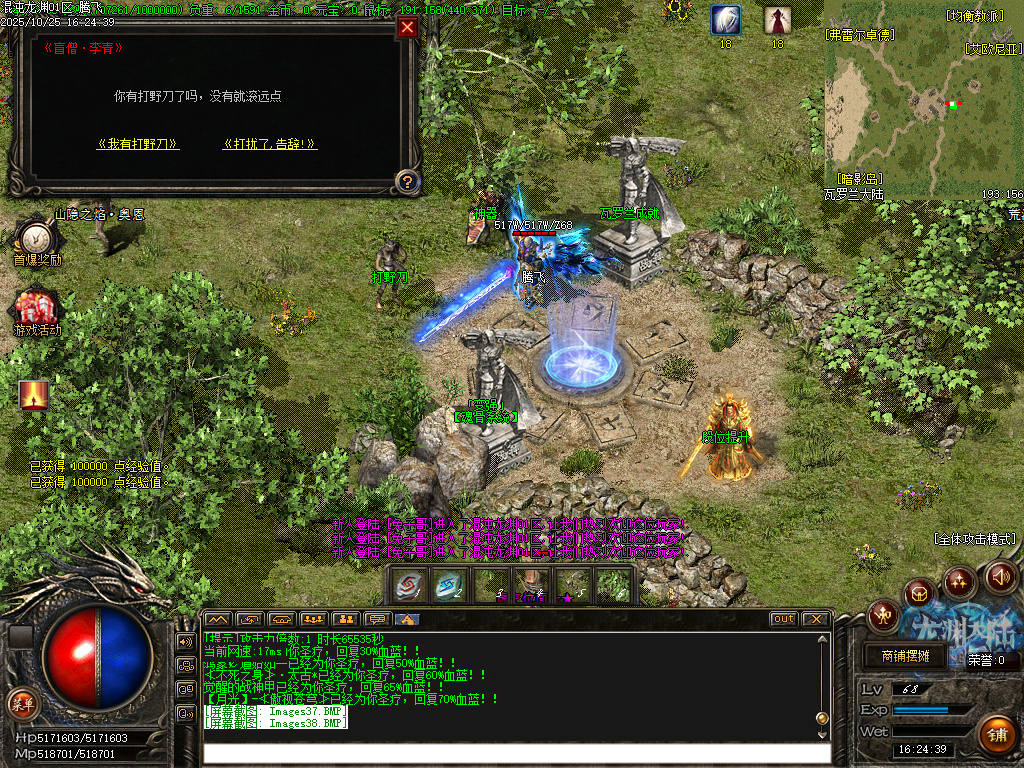
Task: Open the treasure chest bag button
Action: [x=920, y=594]
